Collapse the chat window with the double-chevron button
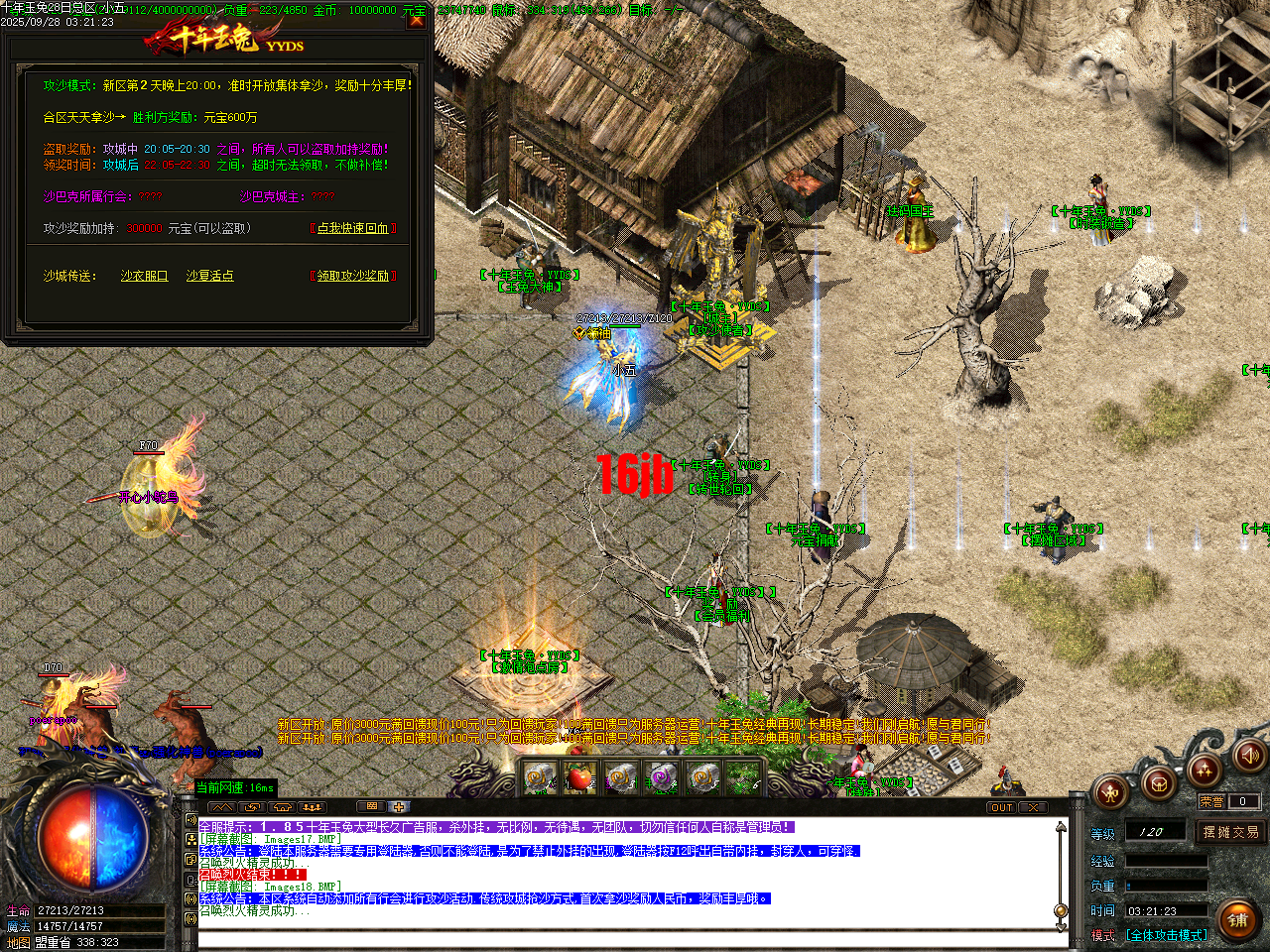 (222, 806)
